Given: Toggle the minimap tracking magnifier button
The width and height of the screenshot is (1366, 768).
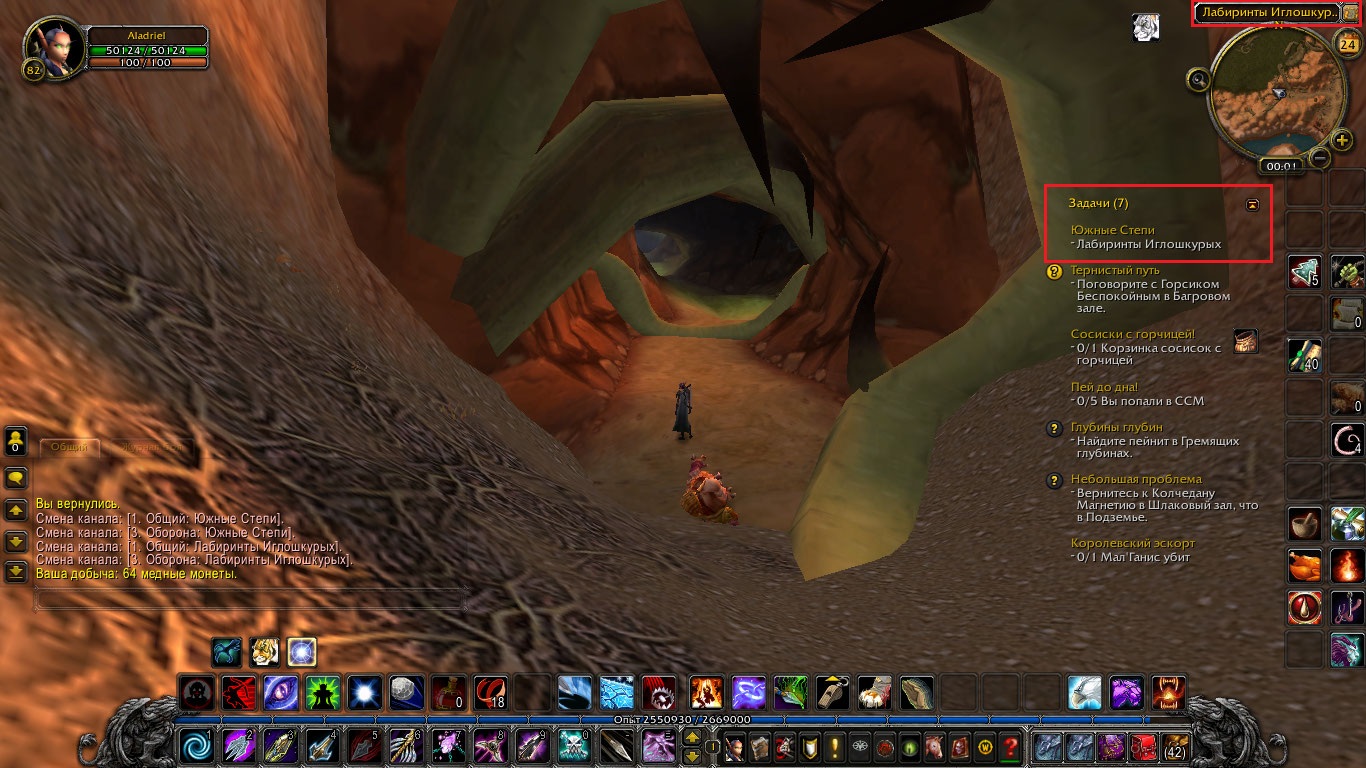Looking at the screenshot, I should tap(1198, 78).
